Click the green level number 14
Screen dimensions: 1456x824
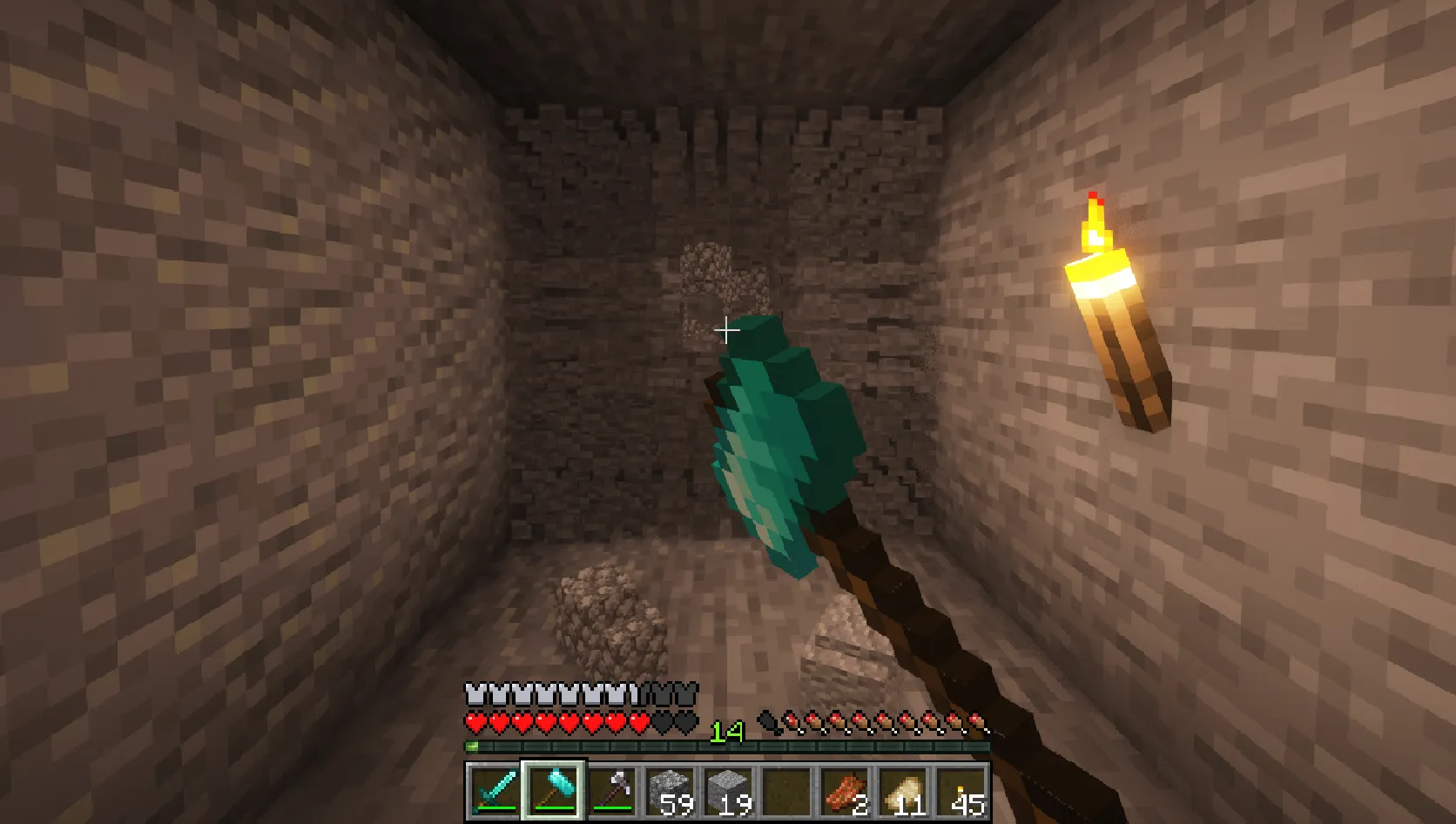coord(727,732)
